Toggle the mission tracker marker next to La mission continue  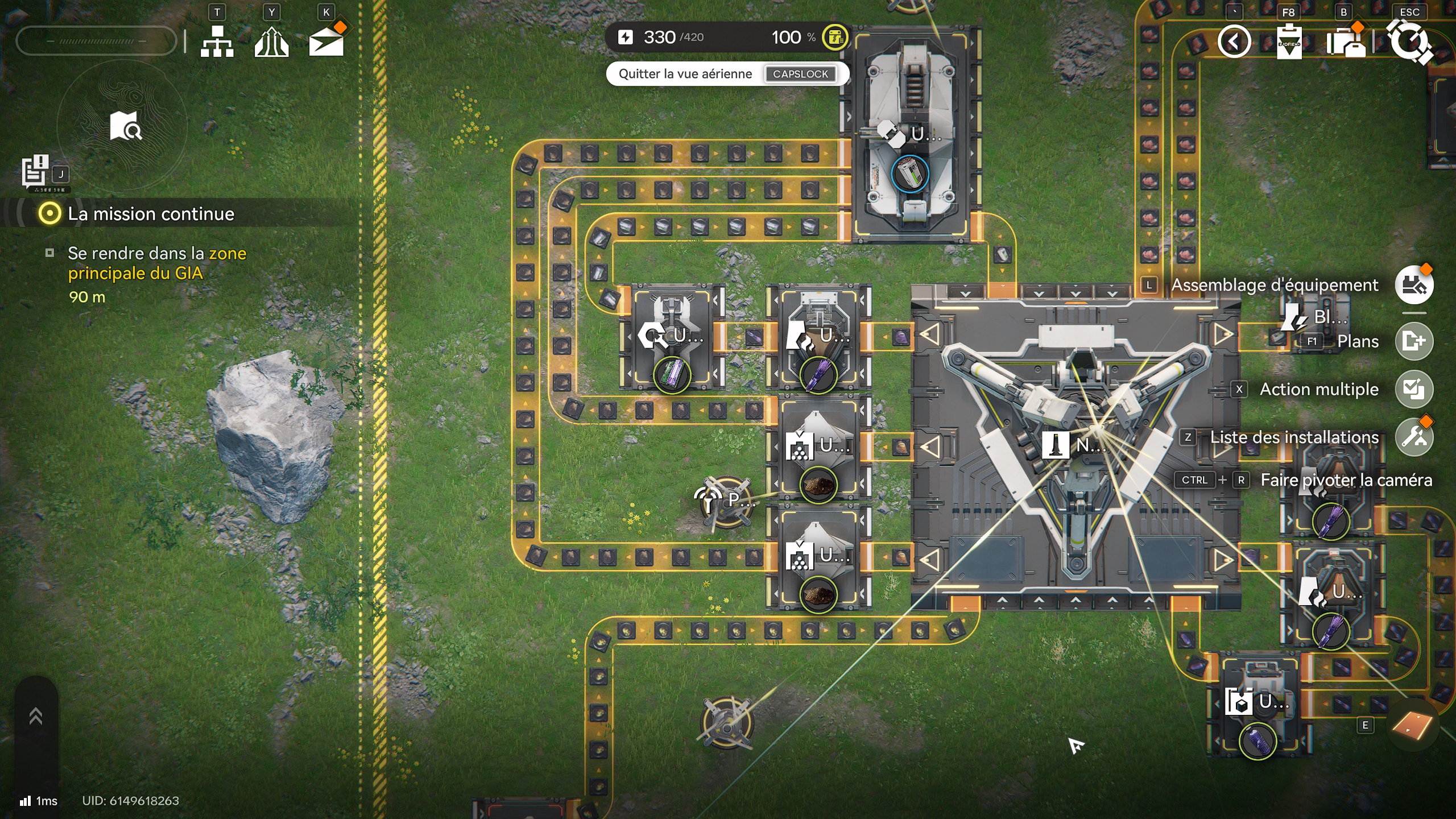[50, 214]
